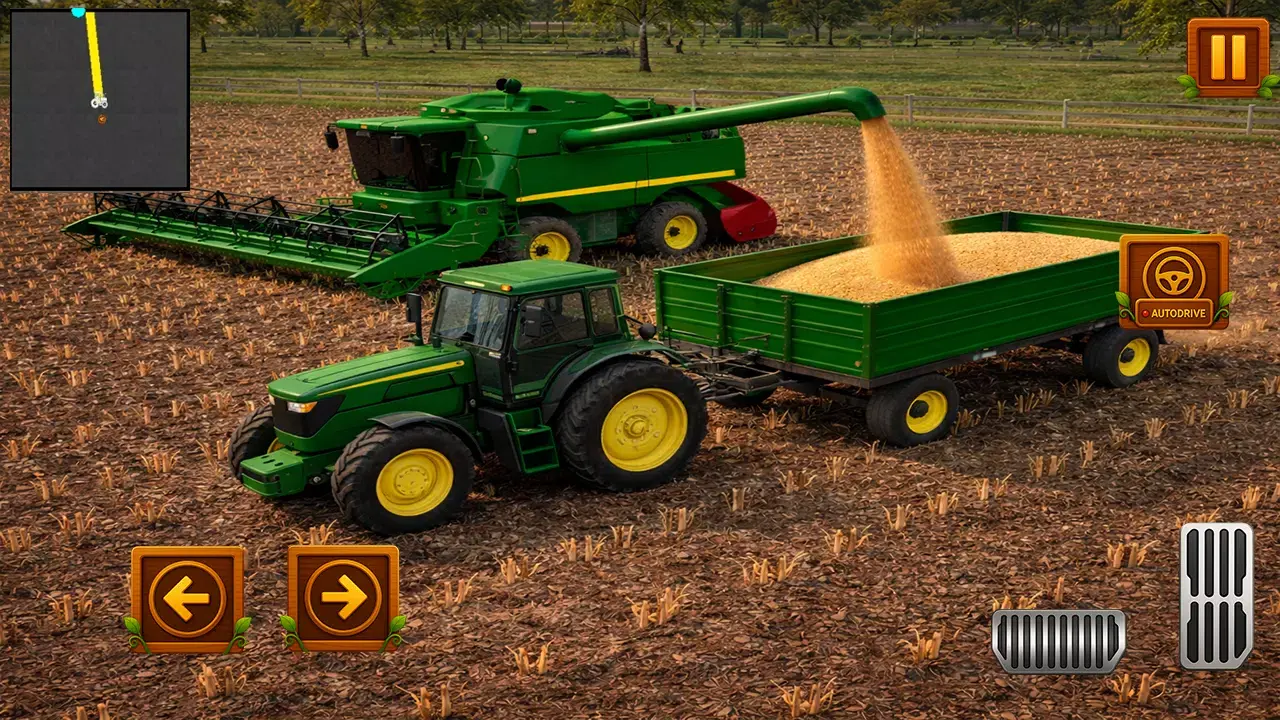Toggle the Autodrive steering wheel button
1280x720 pixels.
coord(1174,281)
